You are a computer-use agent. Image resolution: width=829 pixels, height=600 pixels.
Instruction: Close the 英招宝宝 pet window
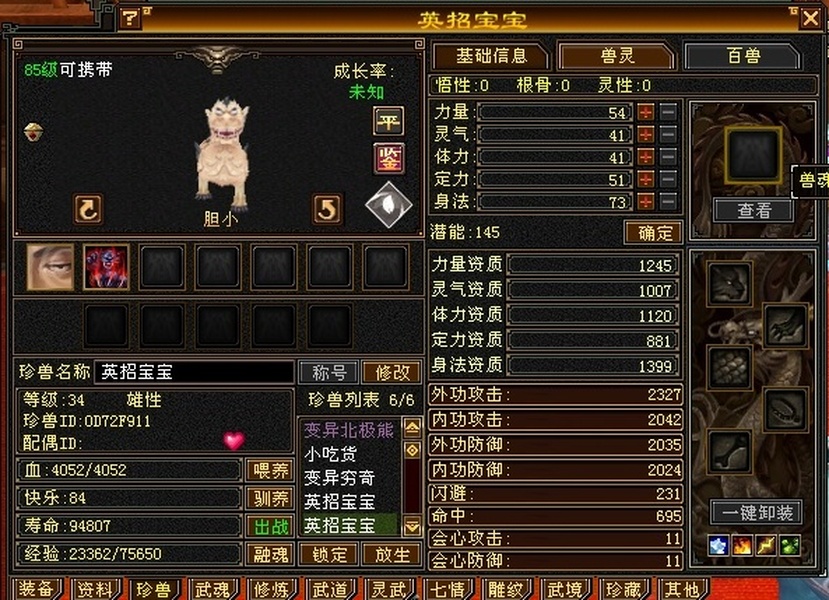click(809, 18)
